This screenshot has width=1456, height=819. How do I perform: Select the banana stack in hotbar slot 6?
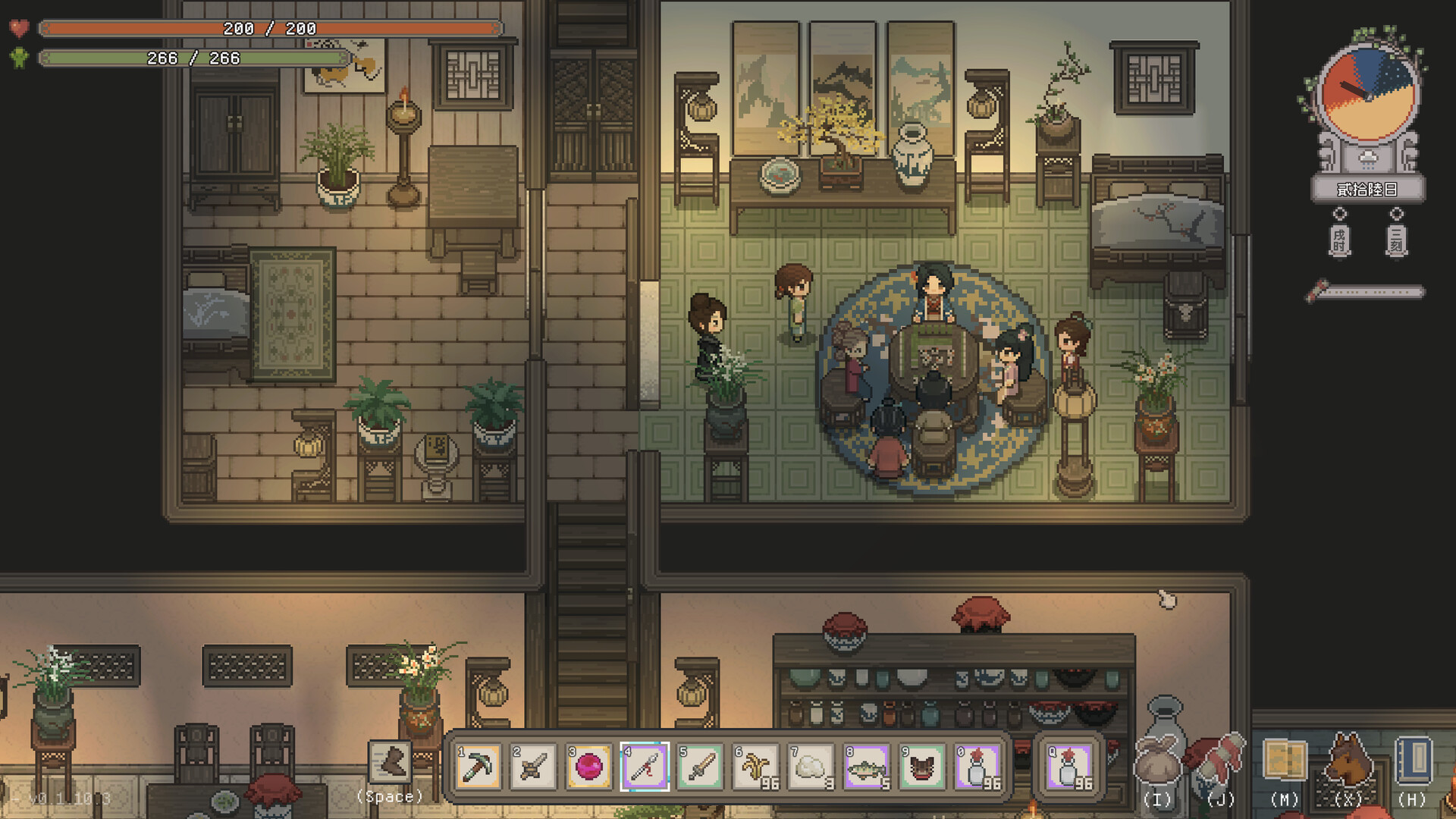tap(755, 767)
